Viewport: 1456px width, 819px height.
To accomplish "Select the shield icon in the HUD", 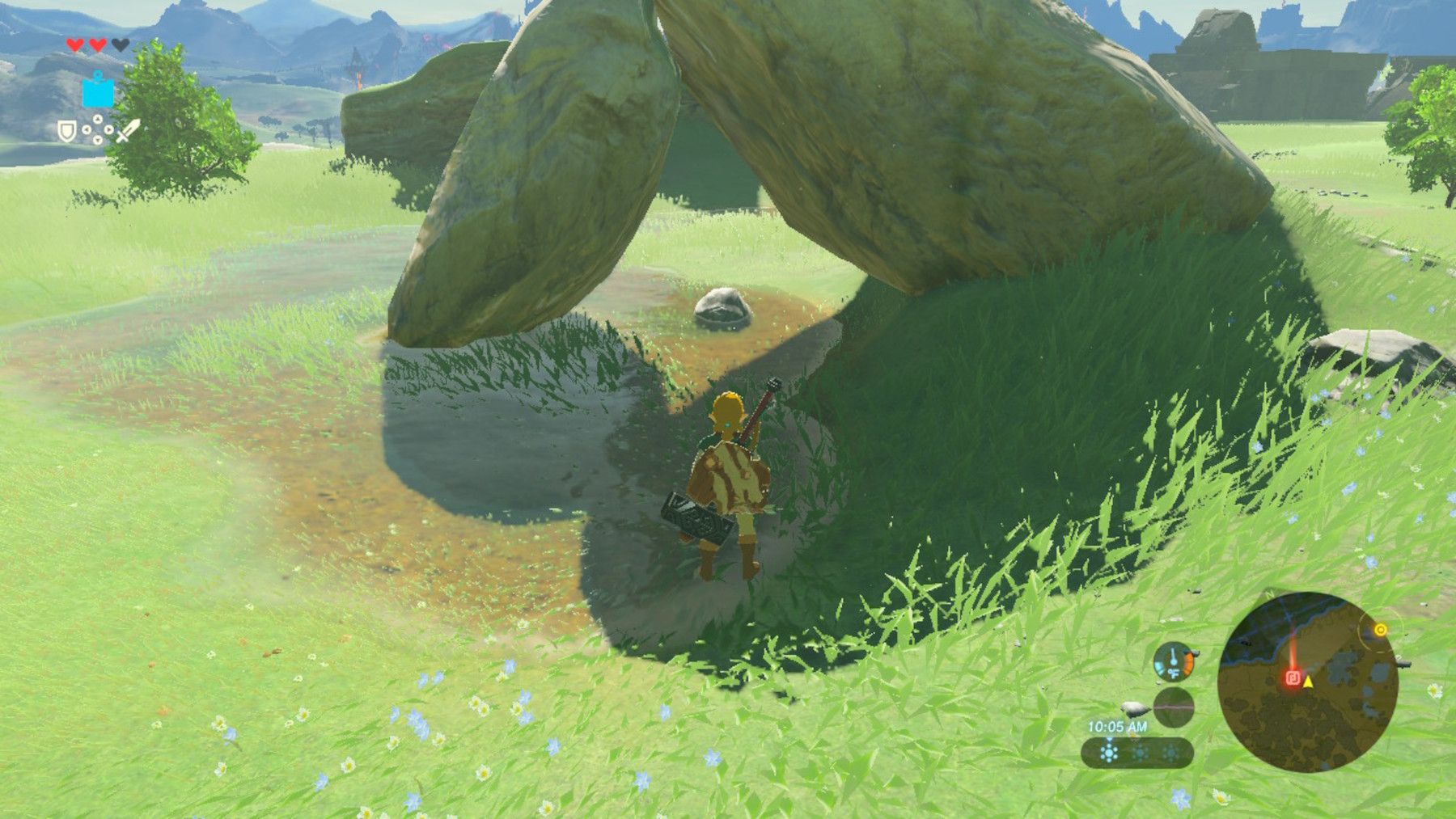I will click(68, 132).
